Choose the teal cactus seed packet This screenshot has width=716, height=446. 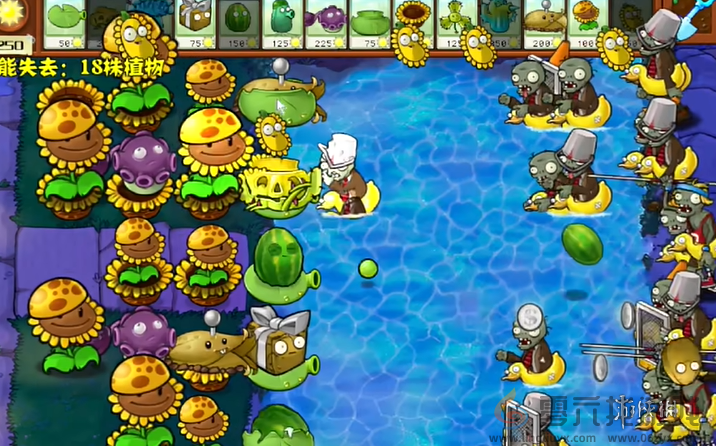tap(496, 20)
